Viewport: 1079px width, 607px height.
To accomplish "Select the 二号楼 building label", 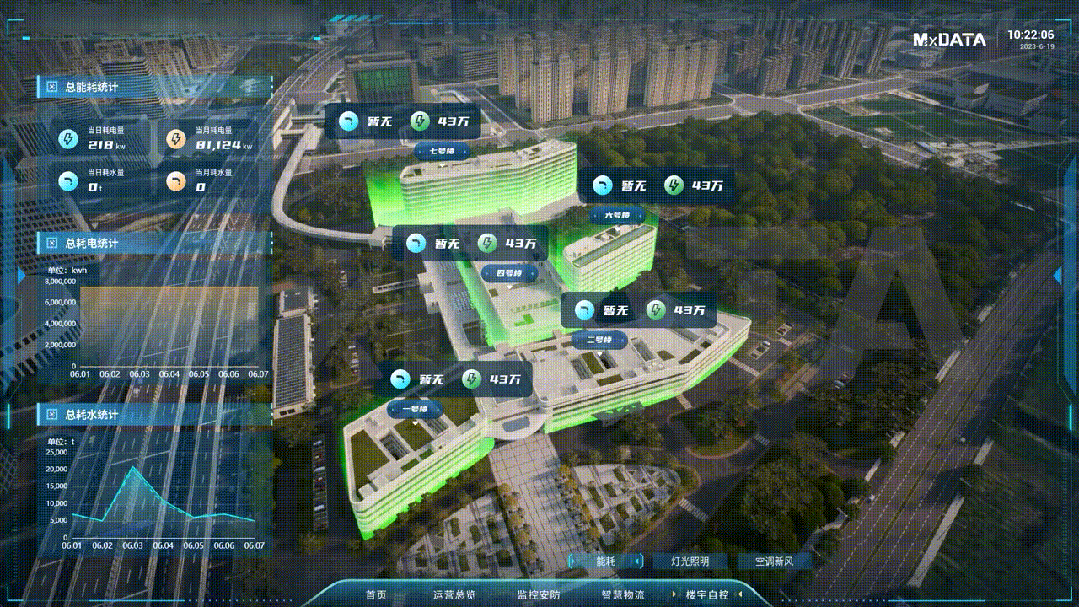I will [600, 339].
